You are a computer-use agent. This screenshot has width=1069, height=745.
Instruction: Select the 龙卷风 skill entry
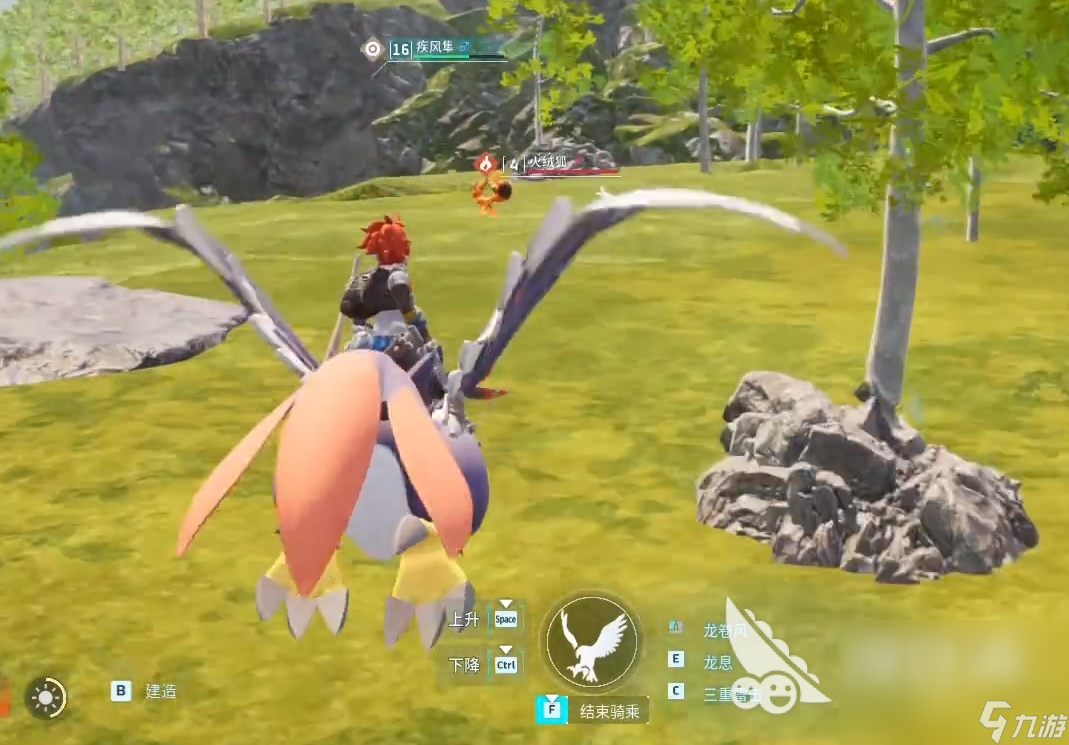coord(724,630)
